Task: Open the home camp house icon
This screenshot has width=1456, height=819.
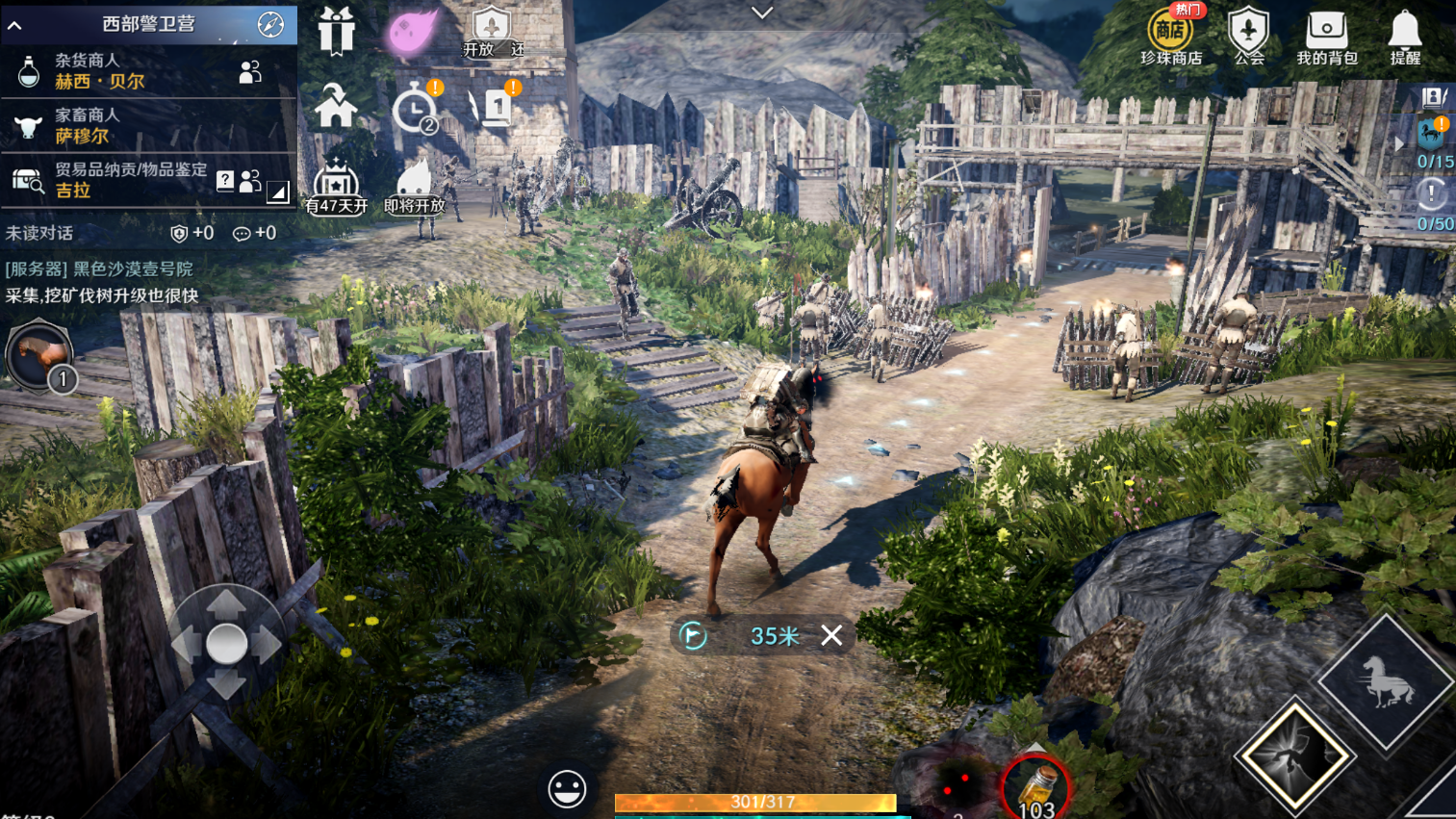Action: [336, 106]
